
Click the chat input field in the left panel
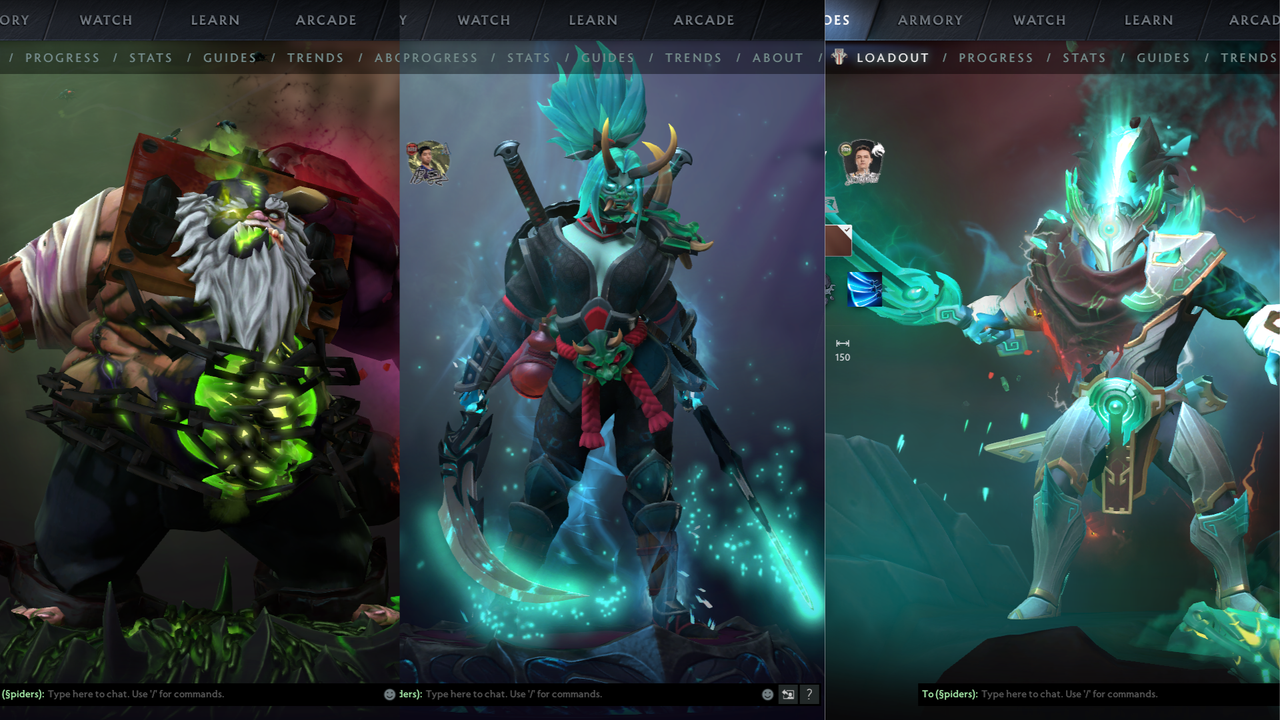150,694
